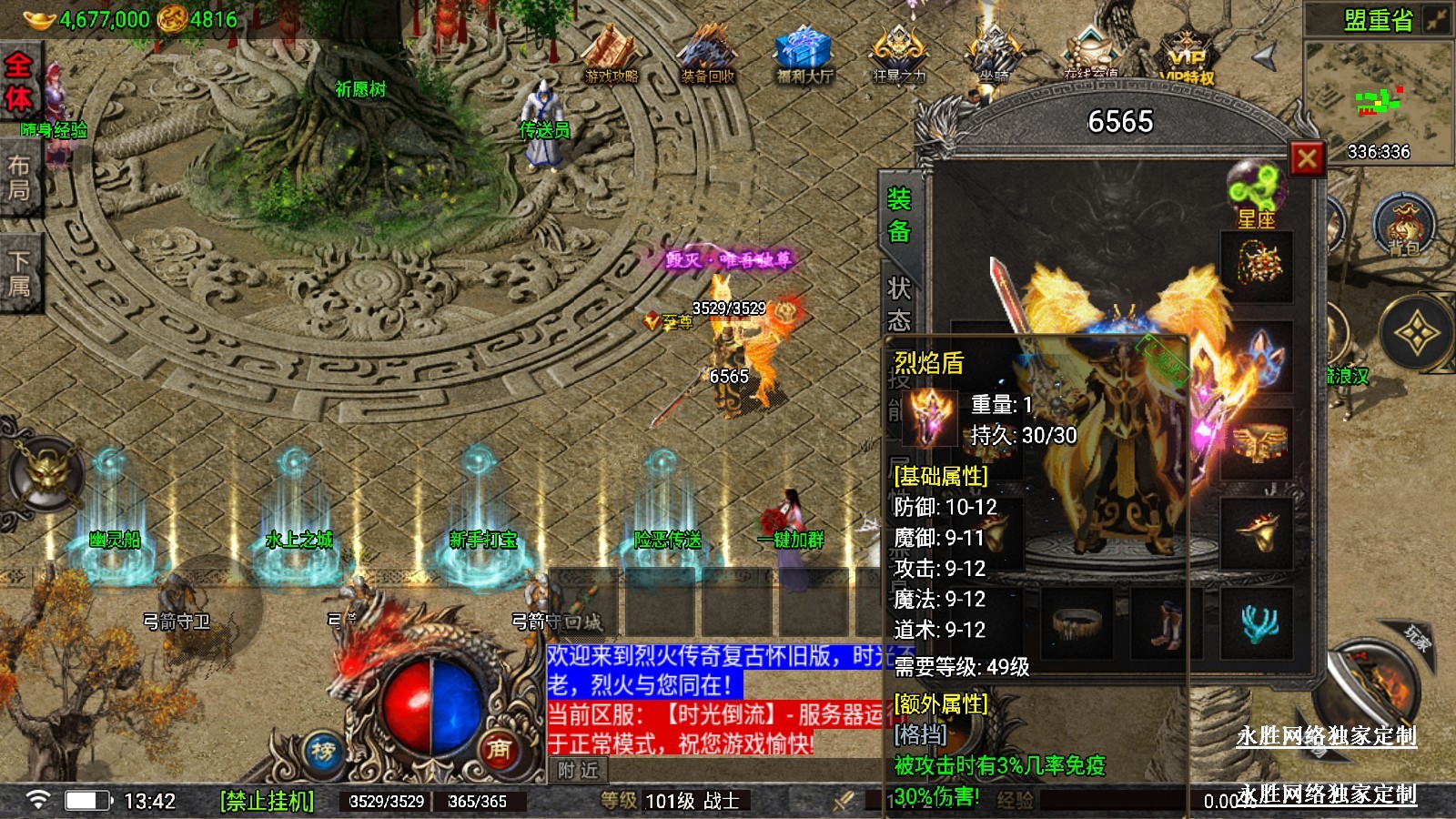Open the 商 shop button
Viewport: 1456px width, 819px height.
click(x=498, y=749)
